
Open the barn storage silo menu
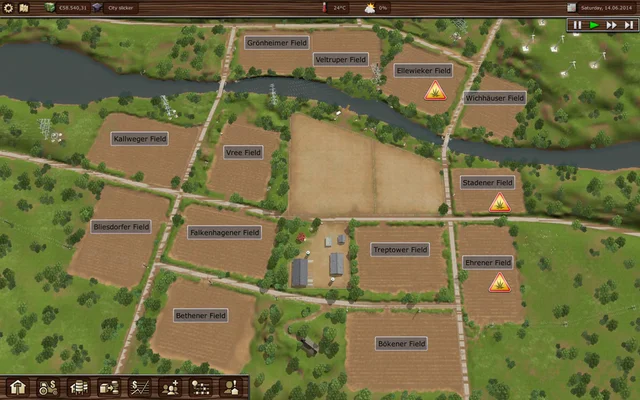[x=78, y=387]
